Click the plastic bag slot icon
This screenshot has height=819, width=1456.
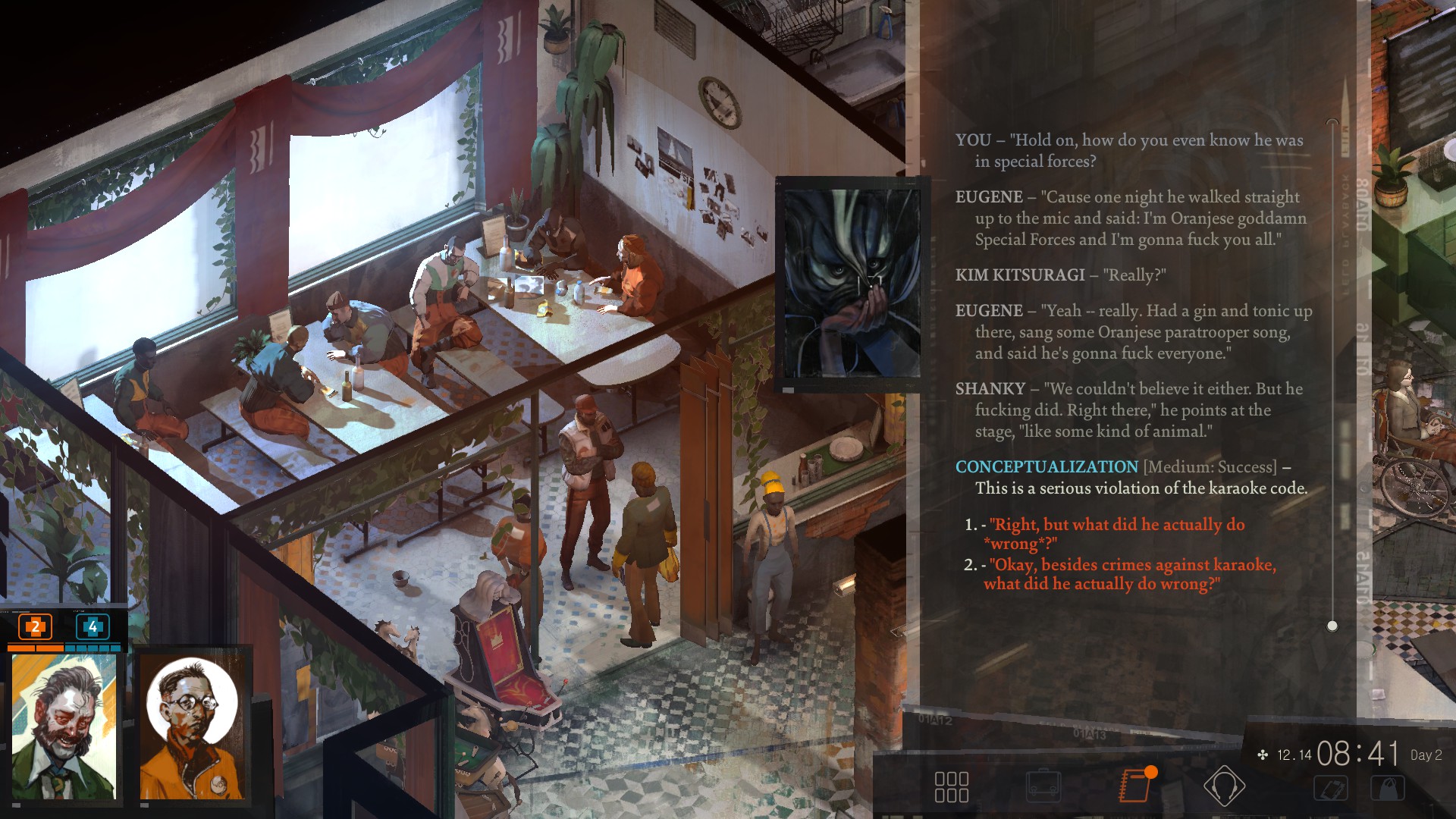click(x=1387, y=789)
